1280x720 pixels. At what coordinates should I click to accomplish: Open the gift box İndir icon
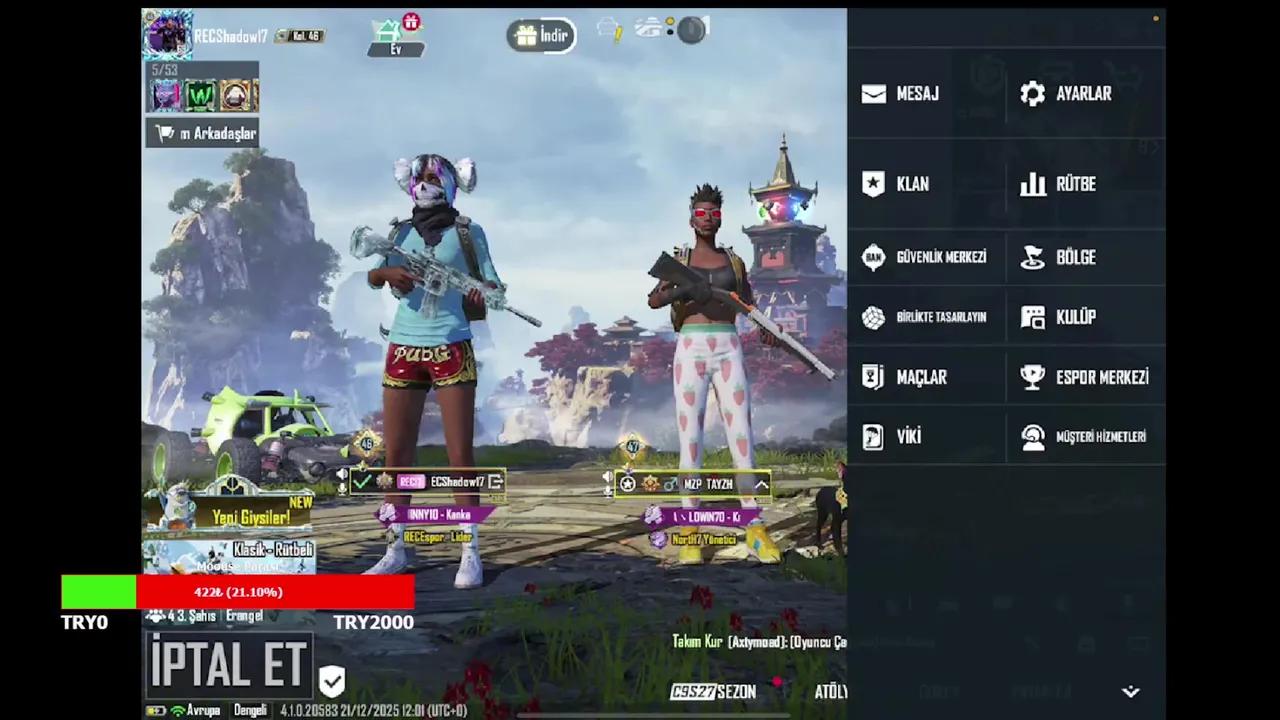point(527,35)
